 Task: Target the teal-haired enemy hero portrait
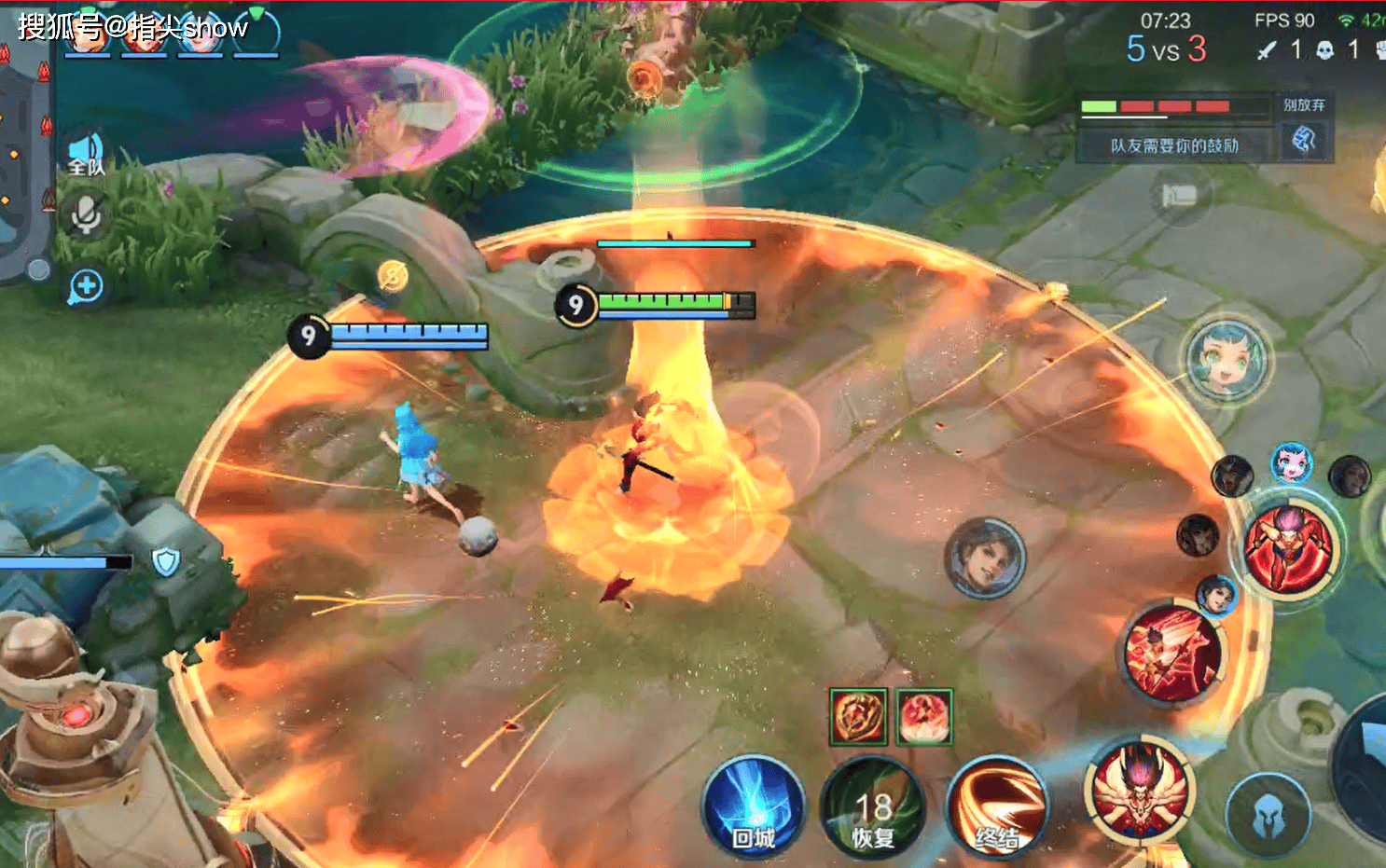(x=1227, y=359)
